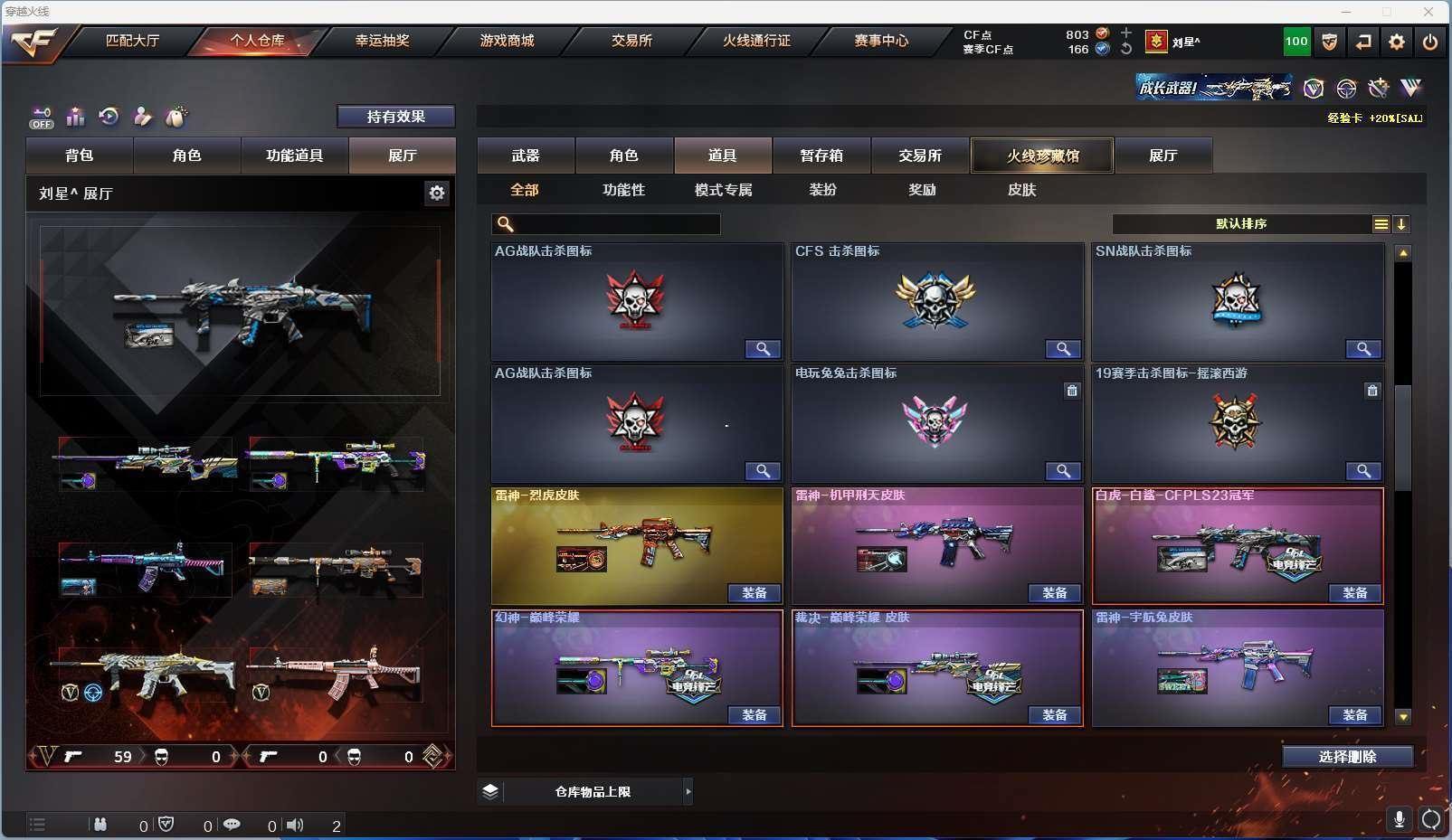
Task: Open the settings gear in top bar
Action: [x=1397, y=42]
